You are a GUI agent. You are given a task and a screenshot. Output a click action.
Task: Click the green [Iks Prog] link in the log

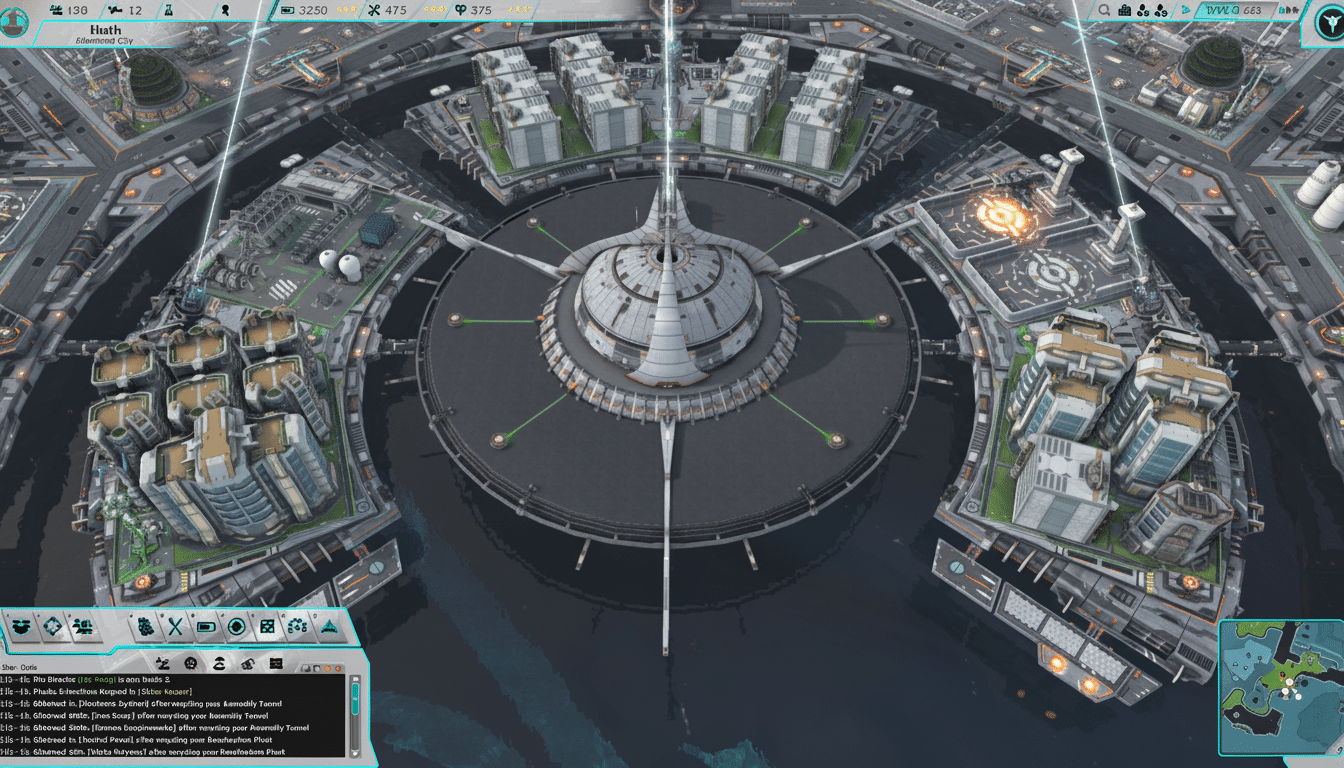[97, 680]
